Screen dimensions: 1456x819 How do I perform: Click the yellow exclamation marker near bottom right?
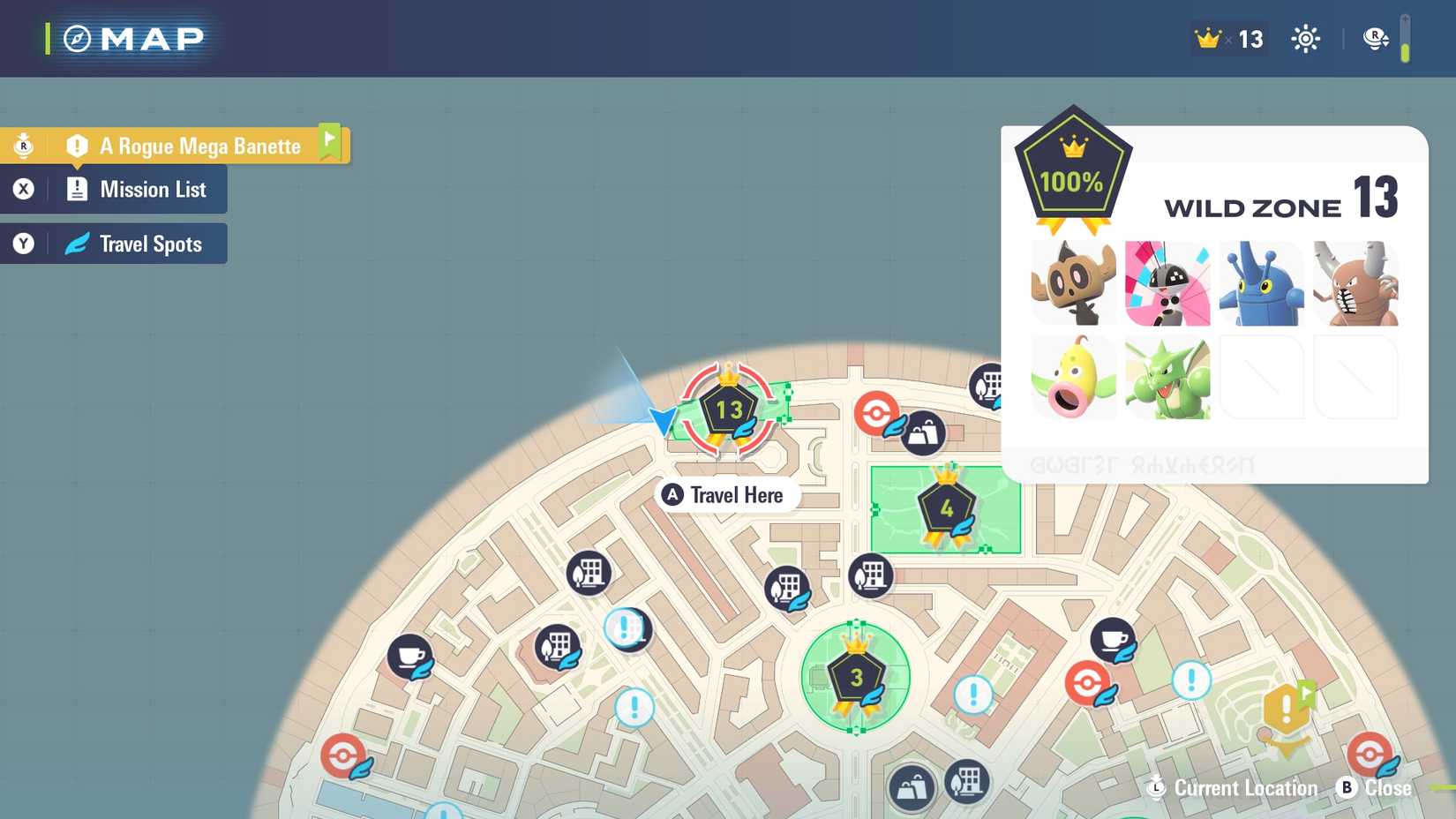(1287, 709)
